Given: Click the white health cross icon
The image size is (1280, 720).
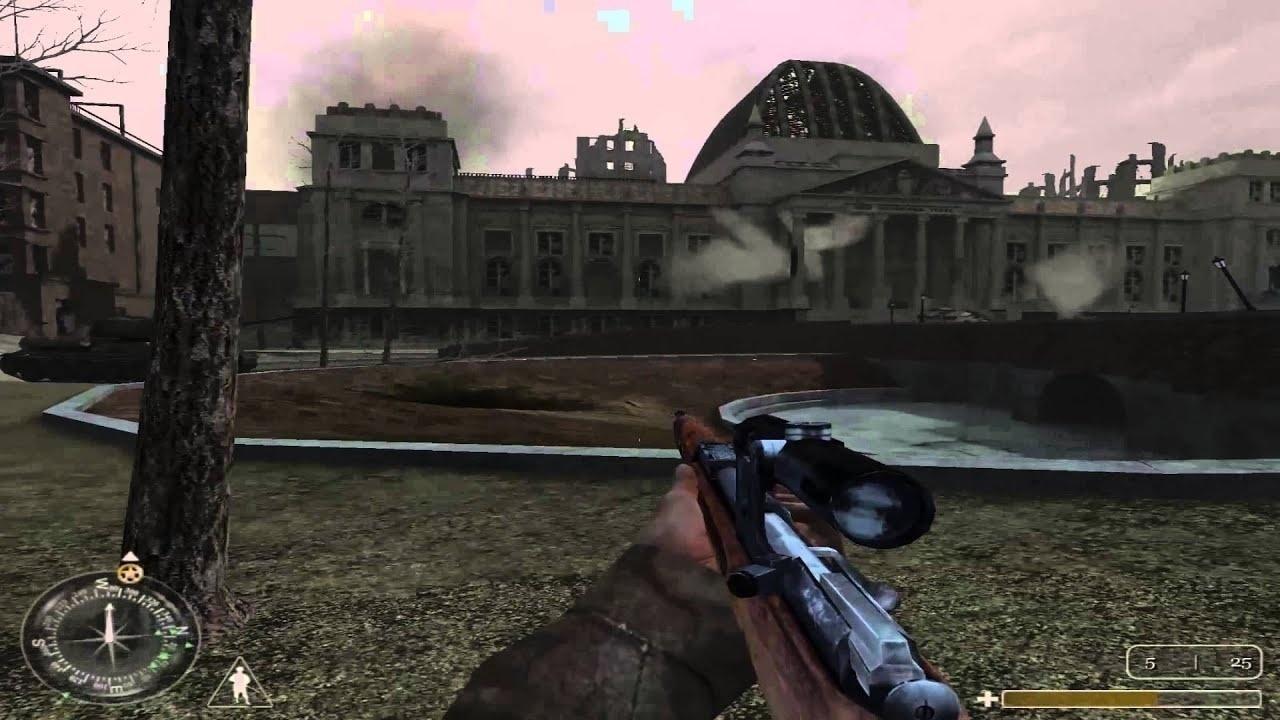Looking at the screenshot, I should (989, 699).
